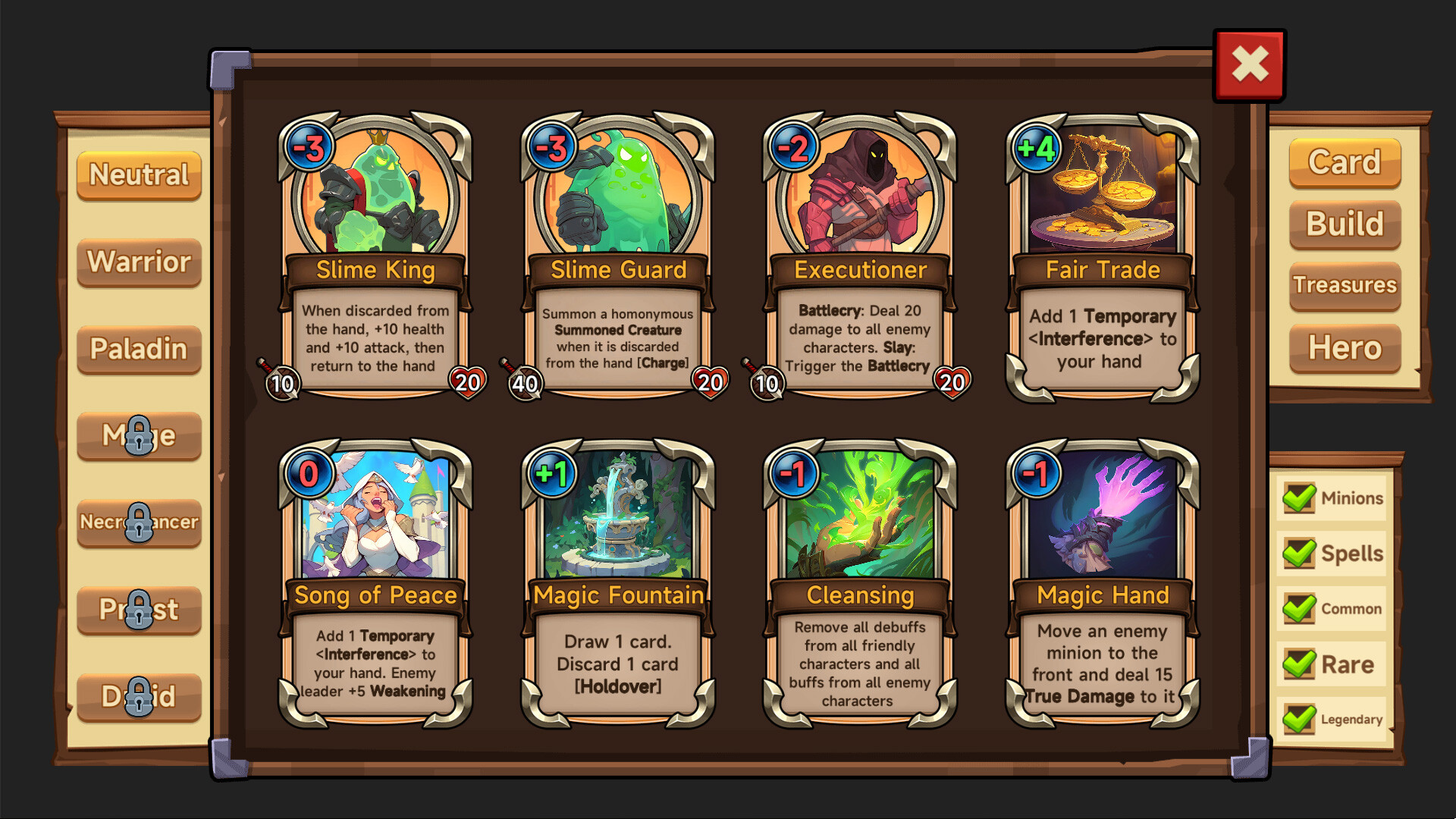Click the locked Mage class

(138, 436)
